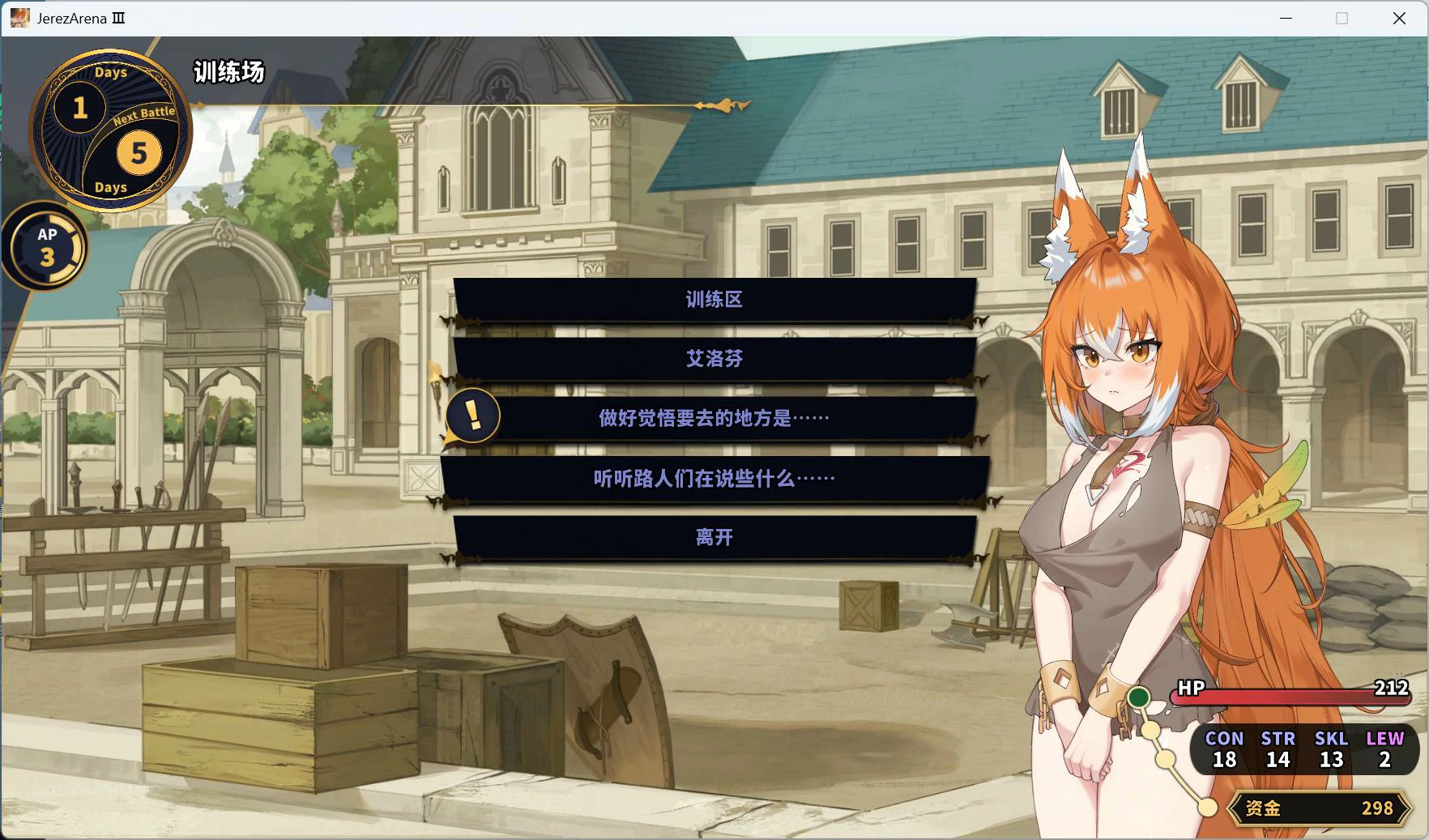
Task: Click the Next Battle countdown showing 5
Action: coord(139,154)
